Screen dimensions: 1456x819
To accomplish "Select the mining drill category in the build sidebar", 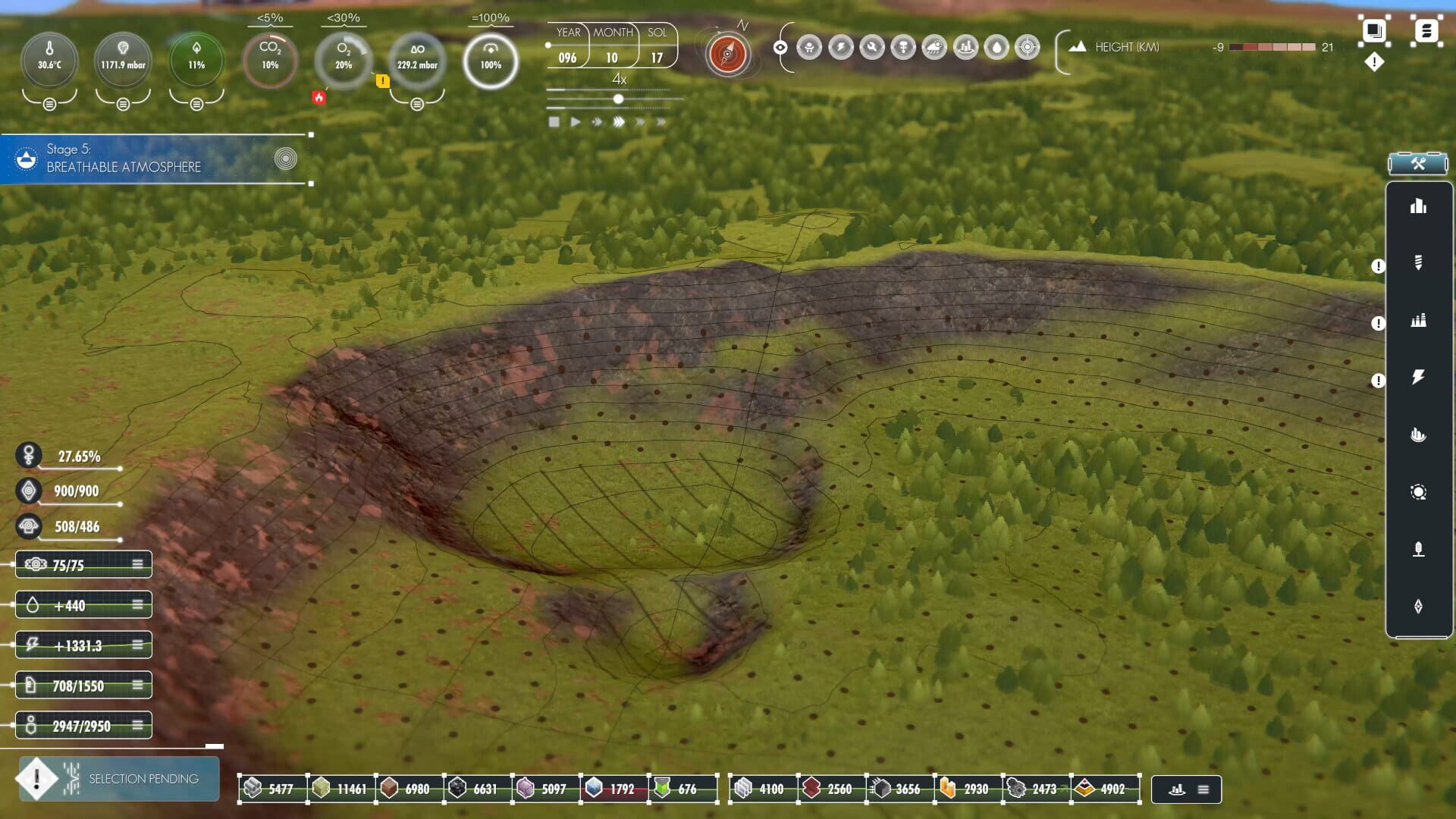I will coord(1420,263).
